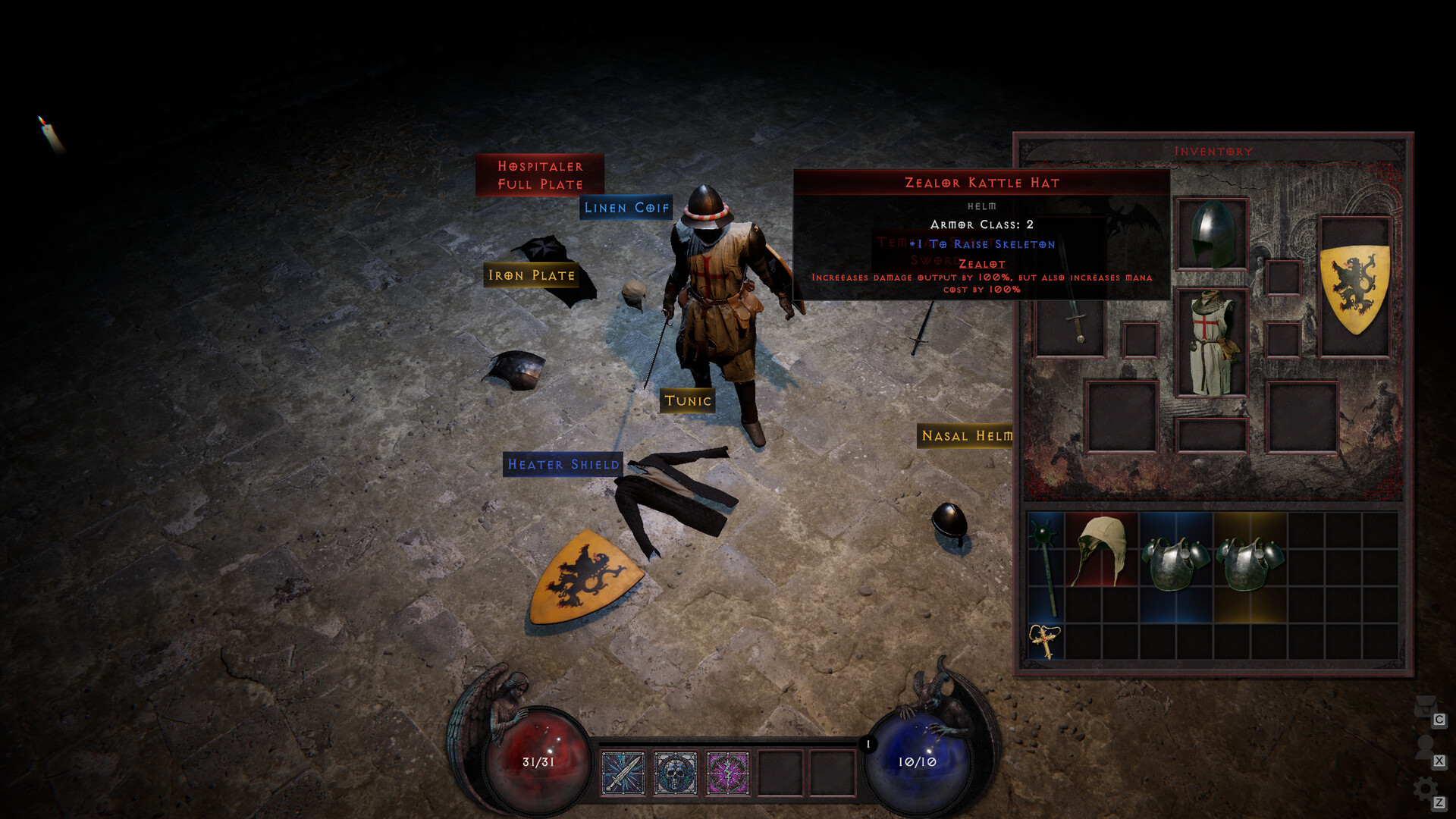This screenshot has width=1456, height=819.
Task: Select the equipped helmet in the inventory
Action: coord(1211,235)
